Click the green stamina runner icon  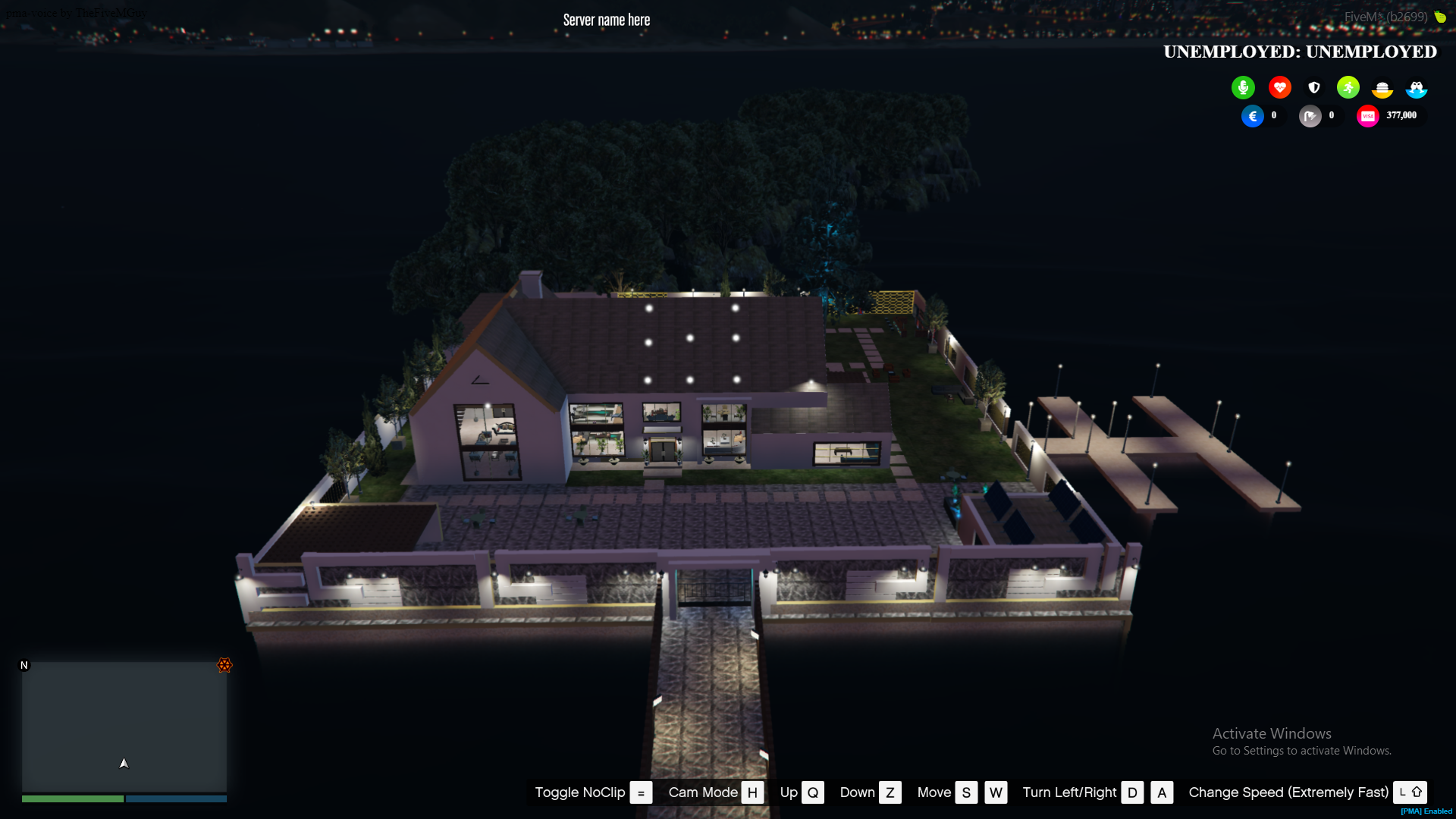1348,87
